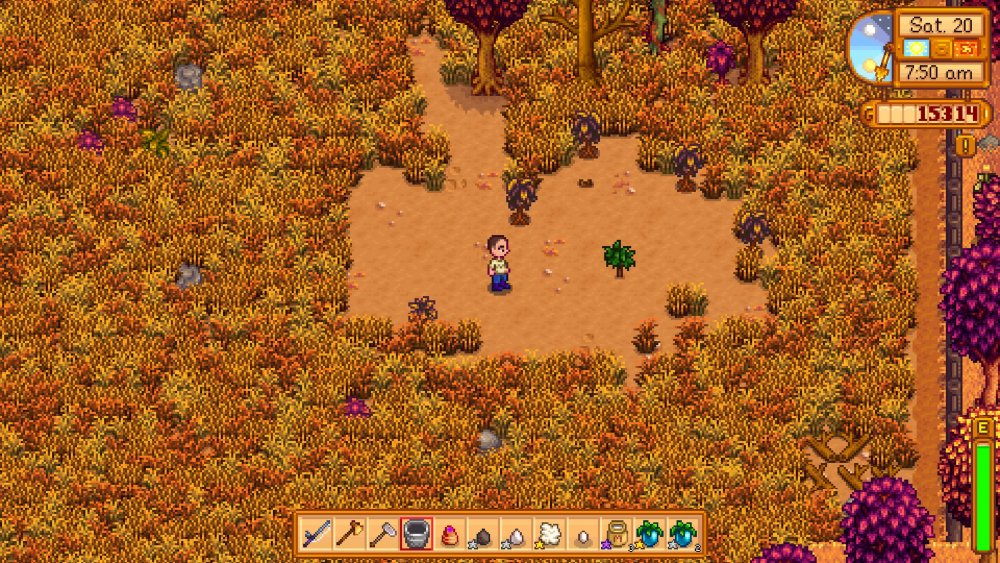1000x563 pixels.
Task: Pick the small plain egg slot
Action: [582, 535]
